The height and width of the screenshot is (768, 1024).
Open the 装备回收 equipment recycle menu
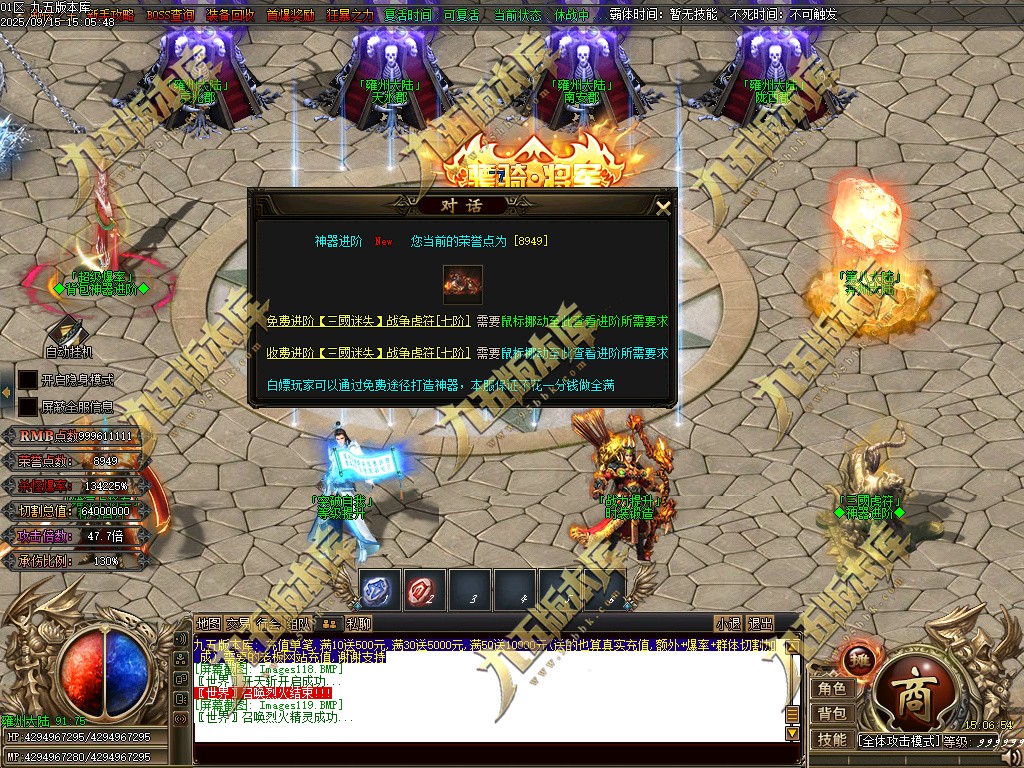[230, 15]
